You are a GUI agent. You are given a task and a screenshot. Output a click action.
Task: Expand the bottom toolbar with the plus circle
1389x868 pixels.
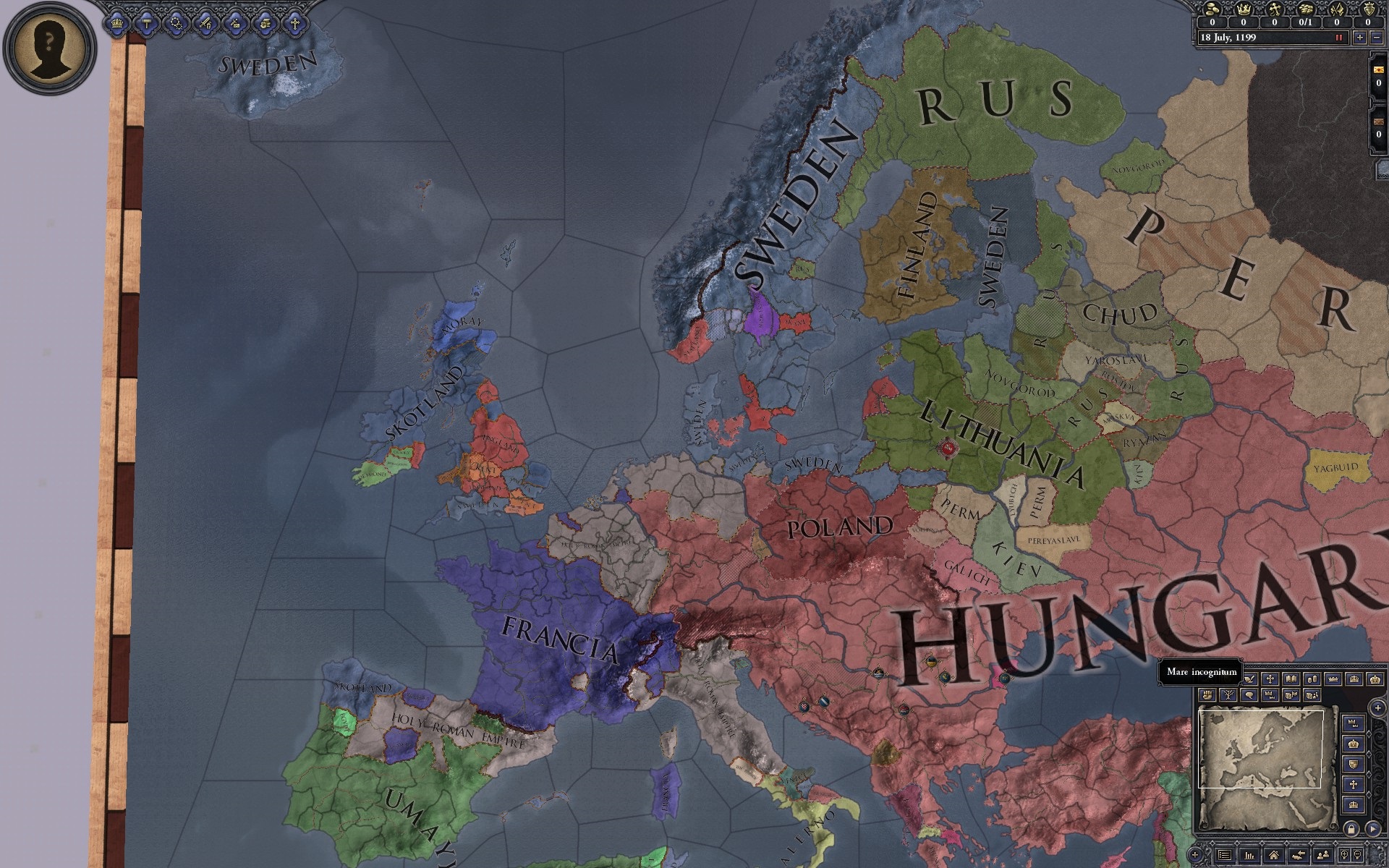click(x=1195, y=855)
